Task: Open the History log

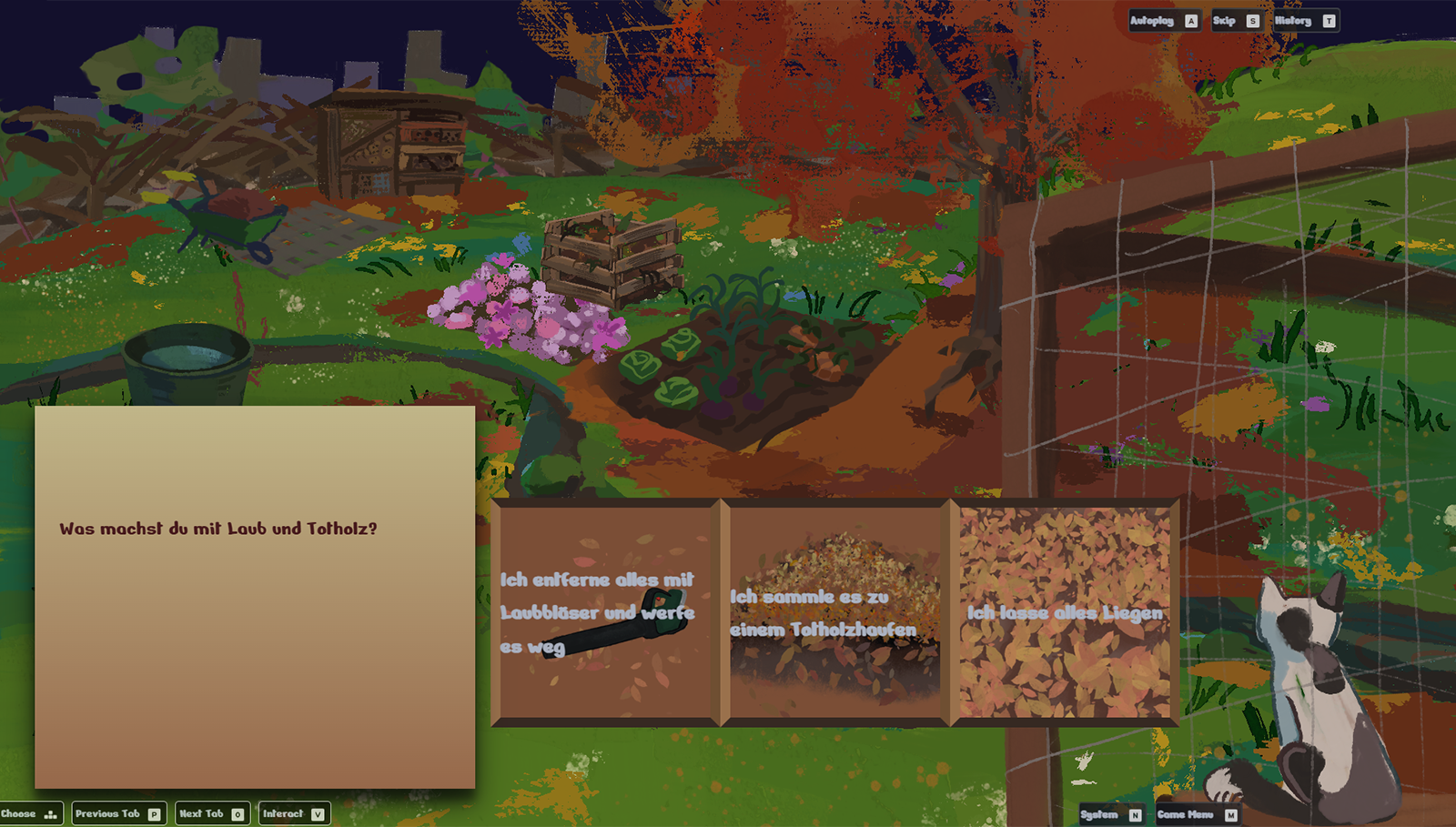Action: [1304, 21]
